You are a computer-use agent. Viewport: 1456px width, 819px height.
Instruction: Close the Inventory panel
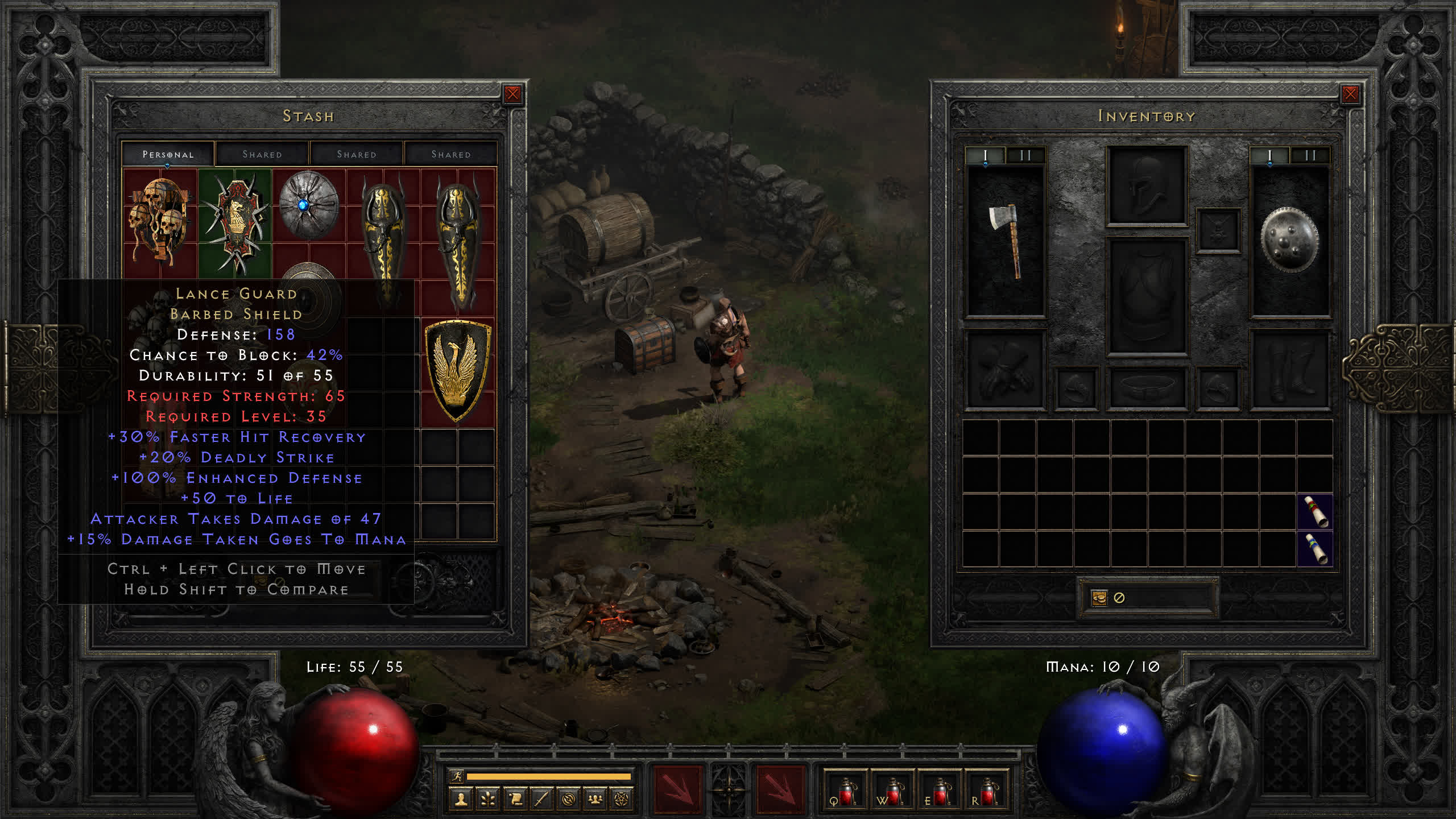click(1350, 94)
